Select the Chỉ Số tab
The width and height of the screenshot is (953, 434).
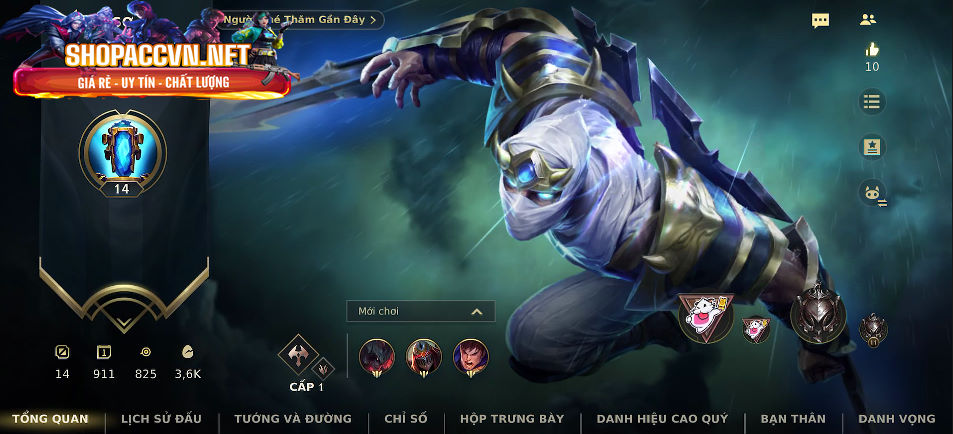(x=406, y=419)
